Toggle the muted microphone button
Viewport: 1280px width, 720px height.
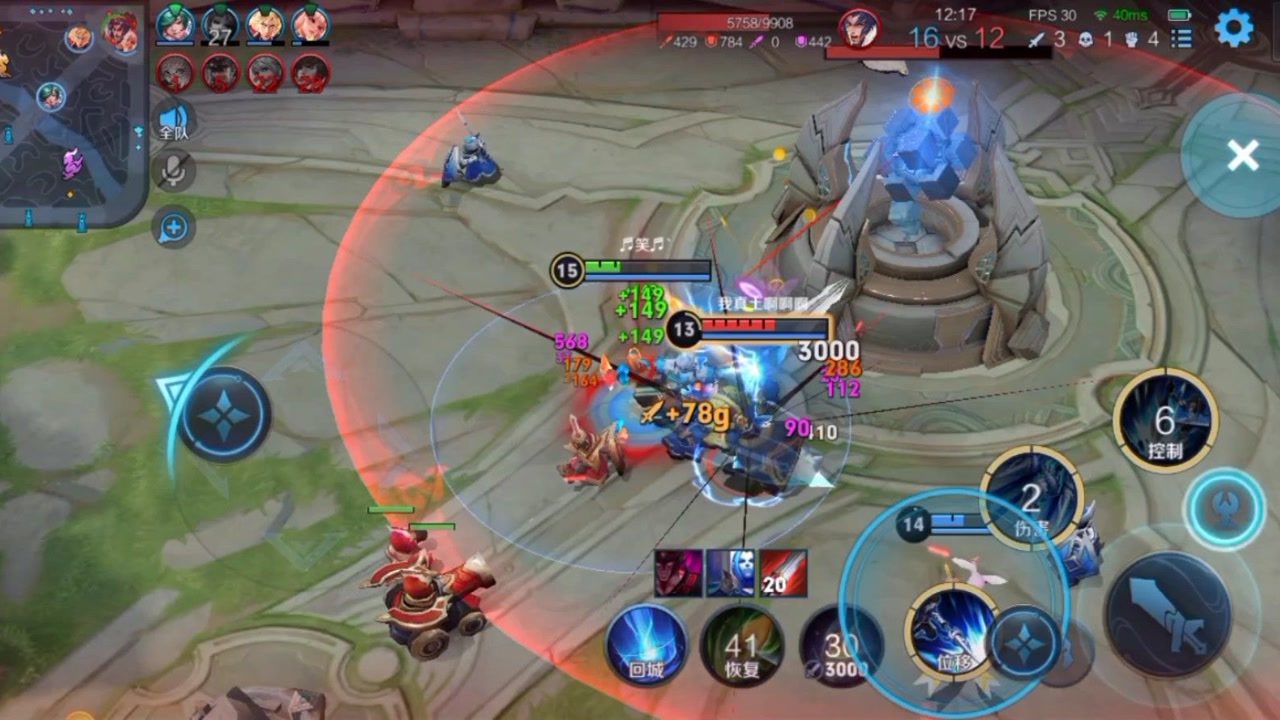pos(174,172)
